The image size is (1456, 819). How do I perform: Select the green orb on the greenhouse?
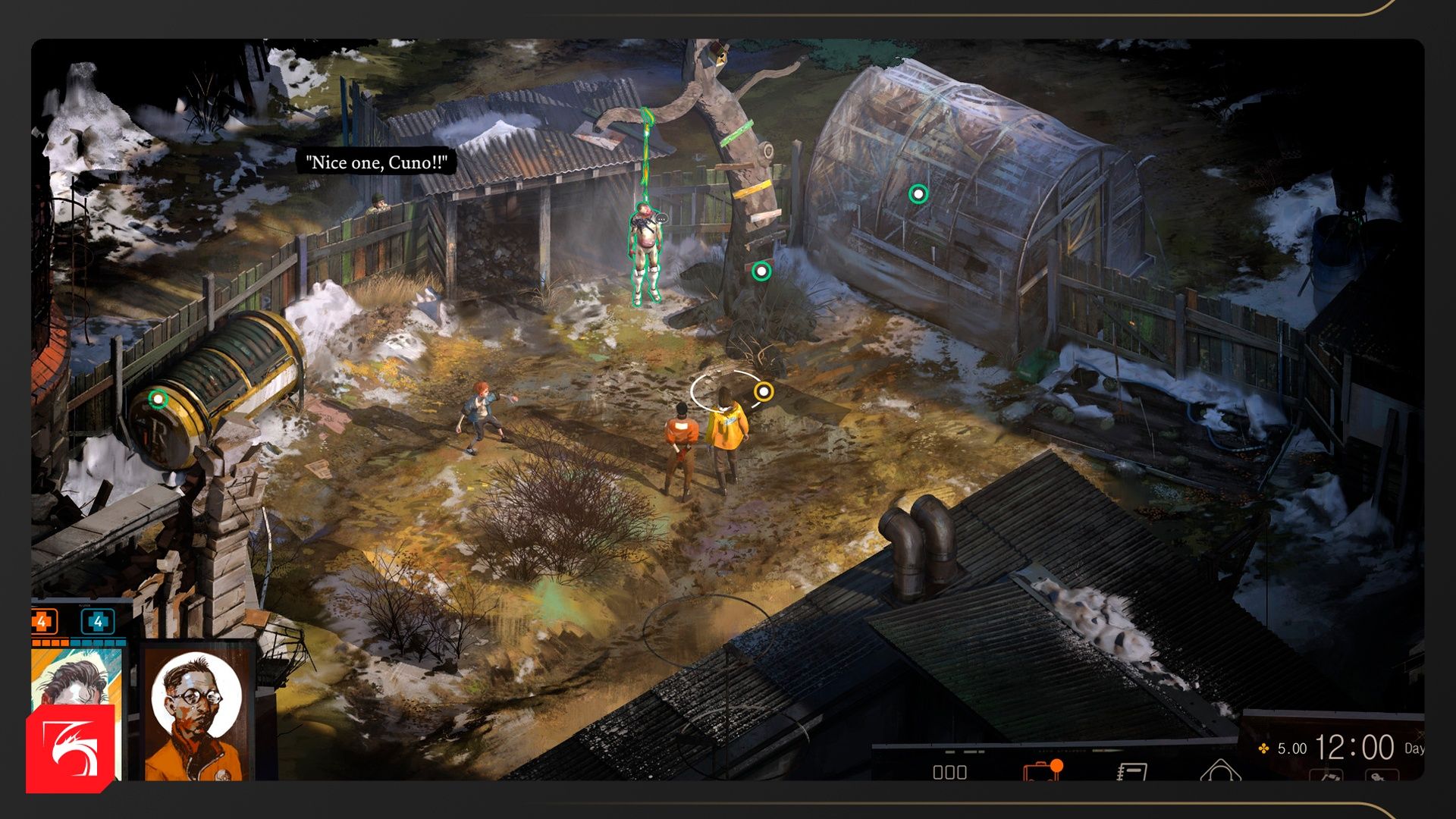coord(918,194)
